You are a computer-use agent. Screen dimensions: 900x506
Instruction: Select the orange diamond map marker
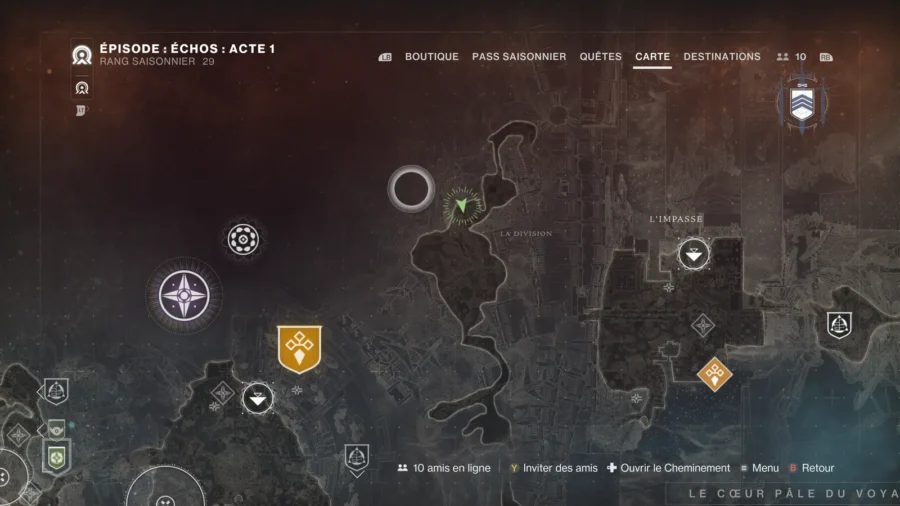coord(714,374)
